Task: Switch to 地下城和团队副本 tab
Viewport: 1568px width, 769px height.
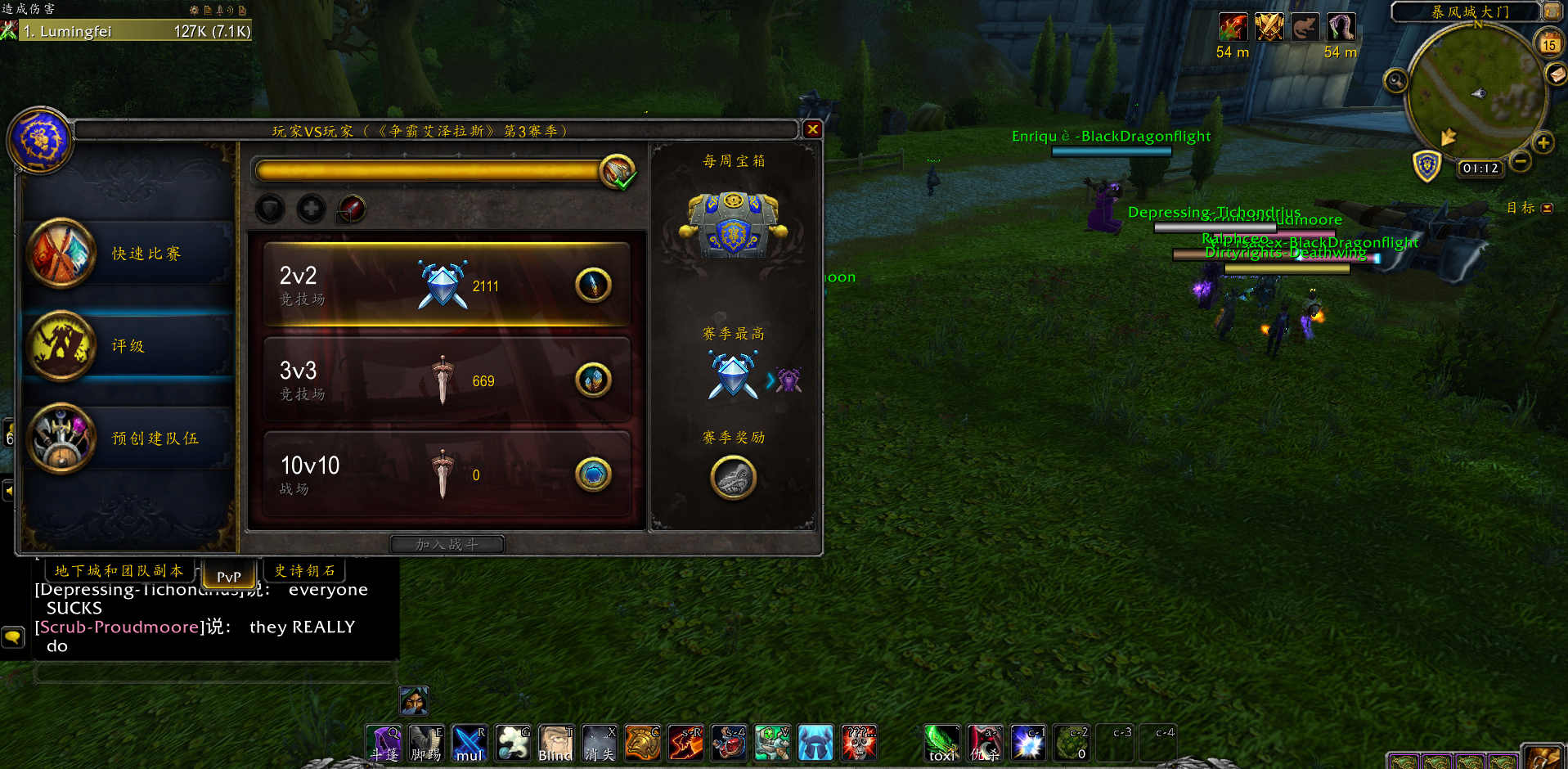Action: click(x=119, y=570)
